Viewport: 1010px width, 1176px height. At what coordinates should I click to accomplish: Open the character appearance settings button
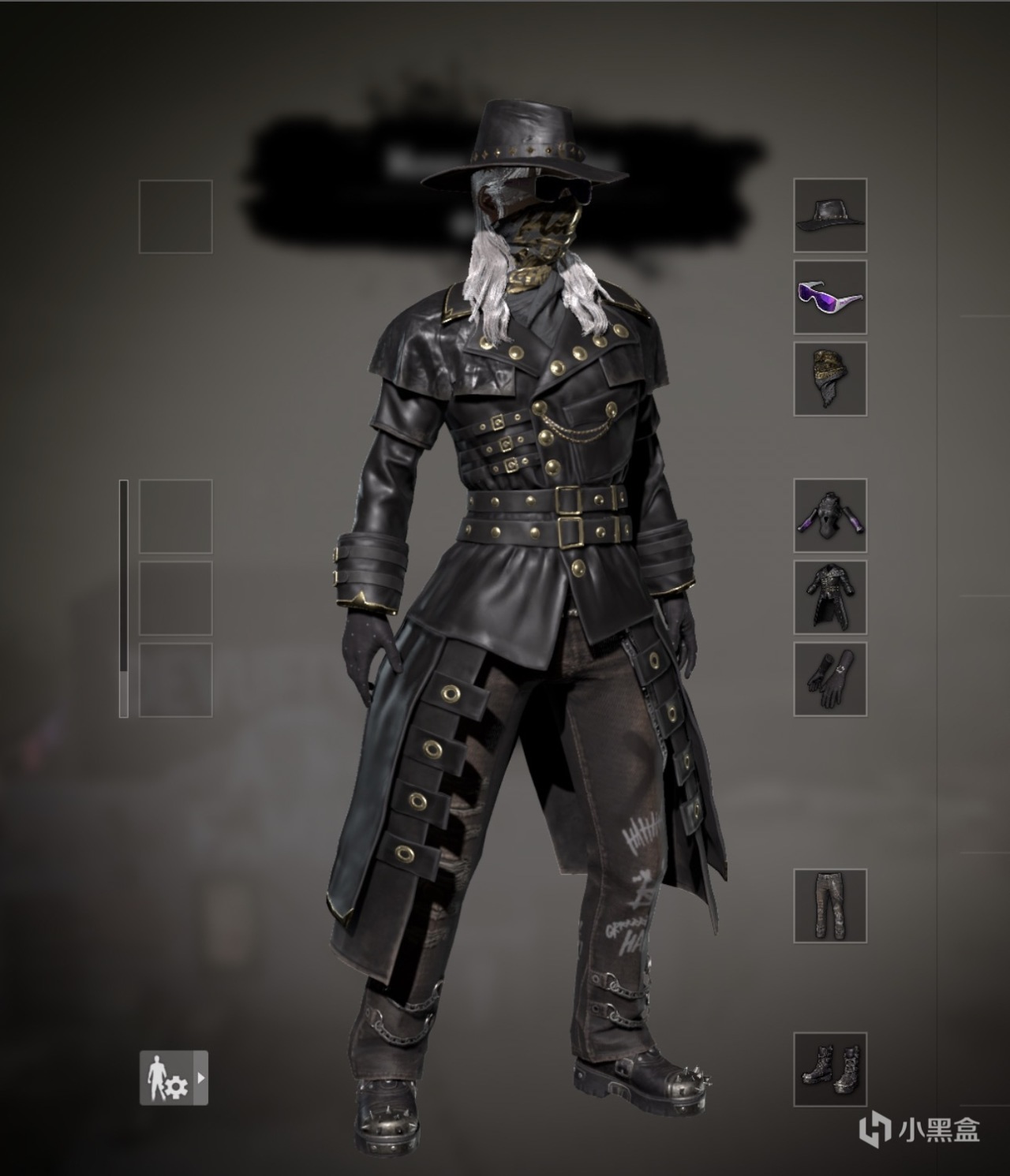(x=174, y=1077)
